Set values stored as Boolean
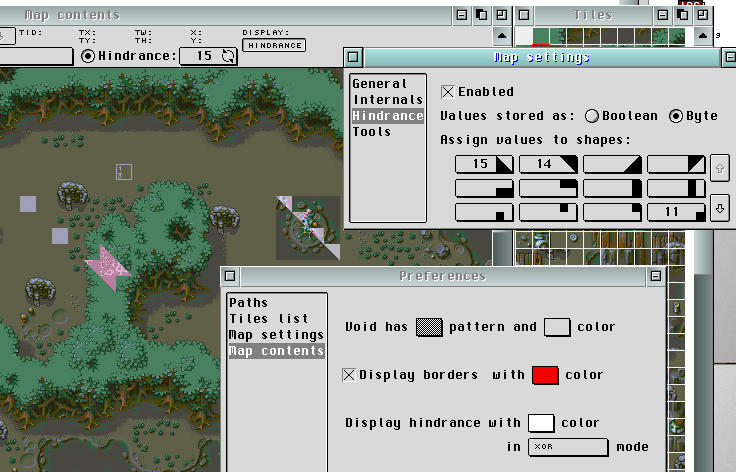The image size is (736, 472). pyautogui.click(x=591, y=116)
